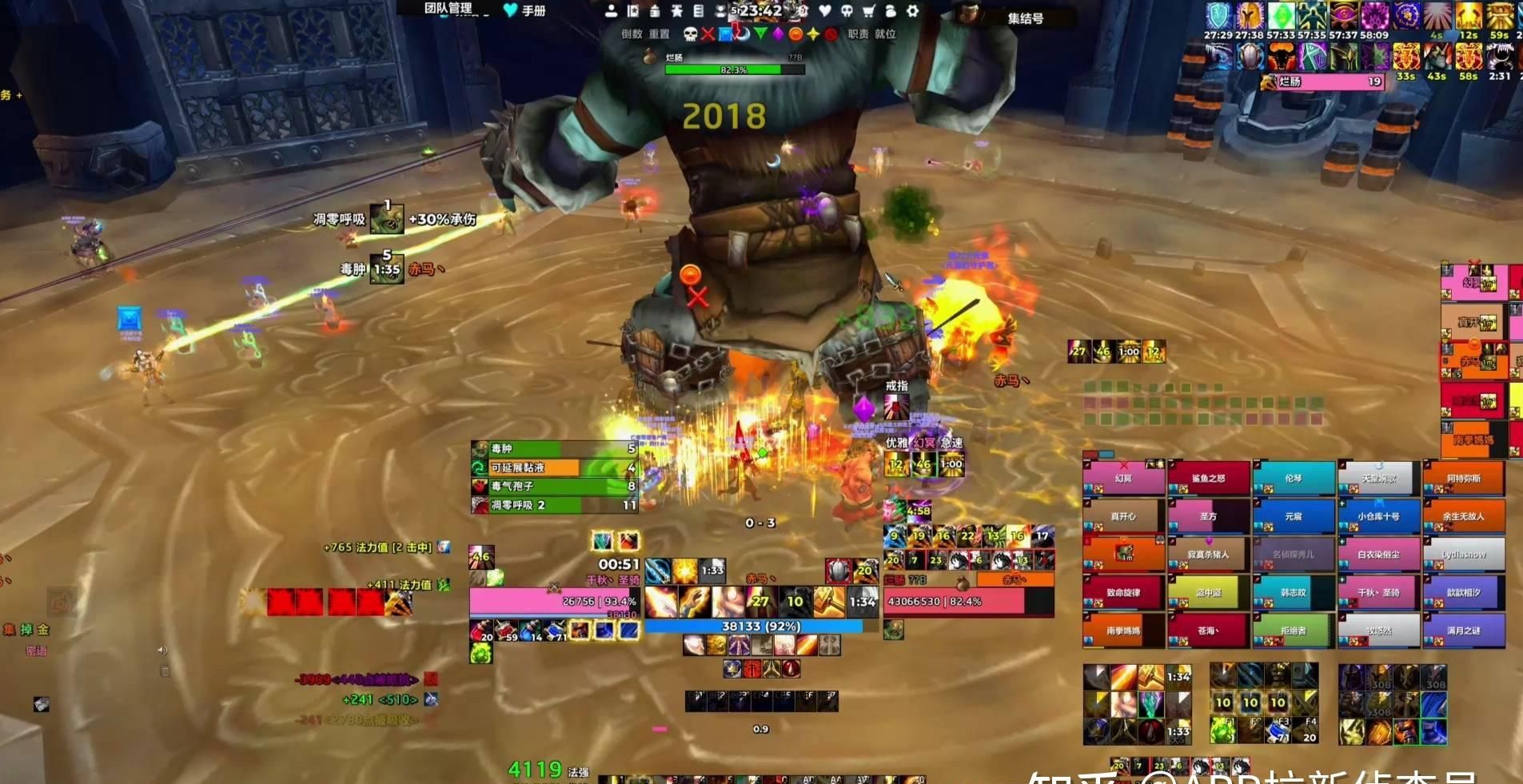The width and height of the screenshot is (1523, 784).
Task: Choose the green triangle raid marker
Action: pyautogui.click(x=760, y=34)
